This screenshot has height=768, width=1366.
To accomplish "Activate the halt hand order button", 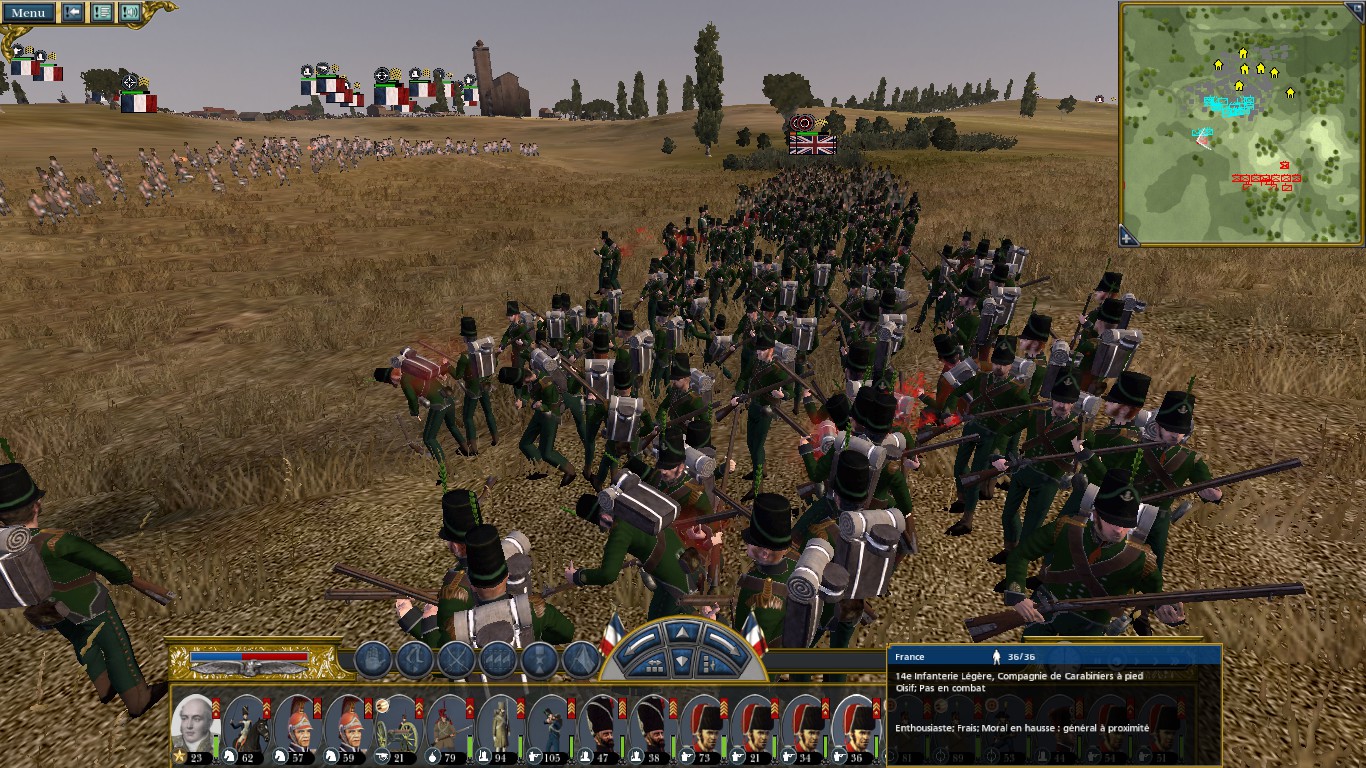I will click(x=373, y=660).
